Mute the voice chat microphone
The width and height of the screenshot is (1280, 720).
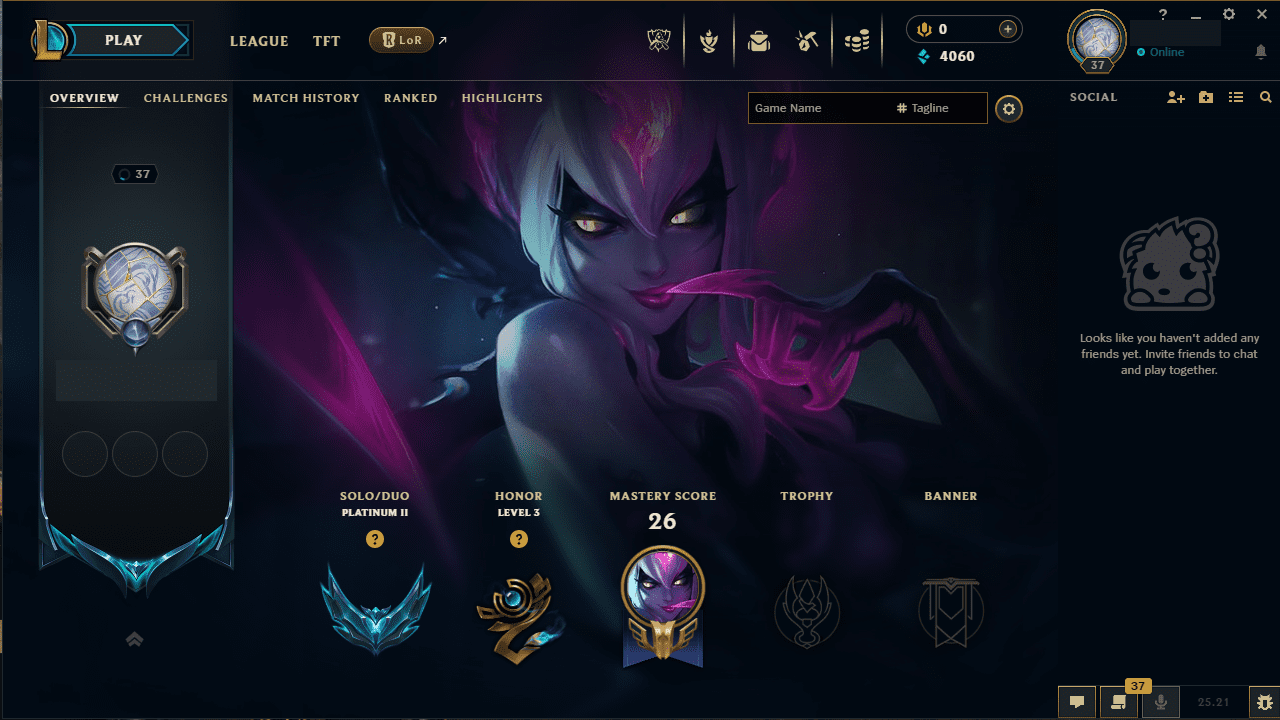point(1160,701)
